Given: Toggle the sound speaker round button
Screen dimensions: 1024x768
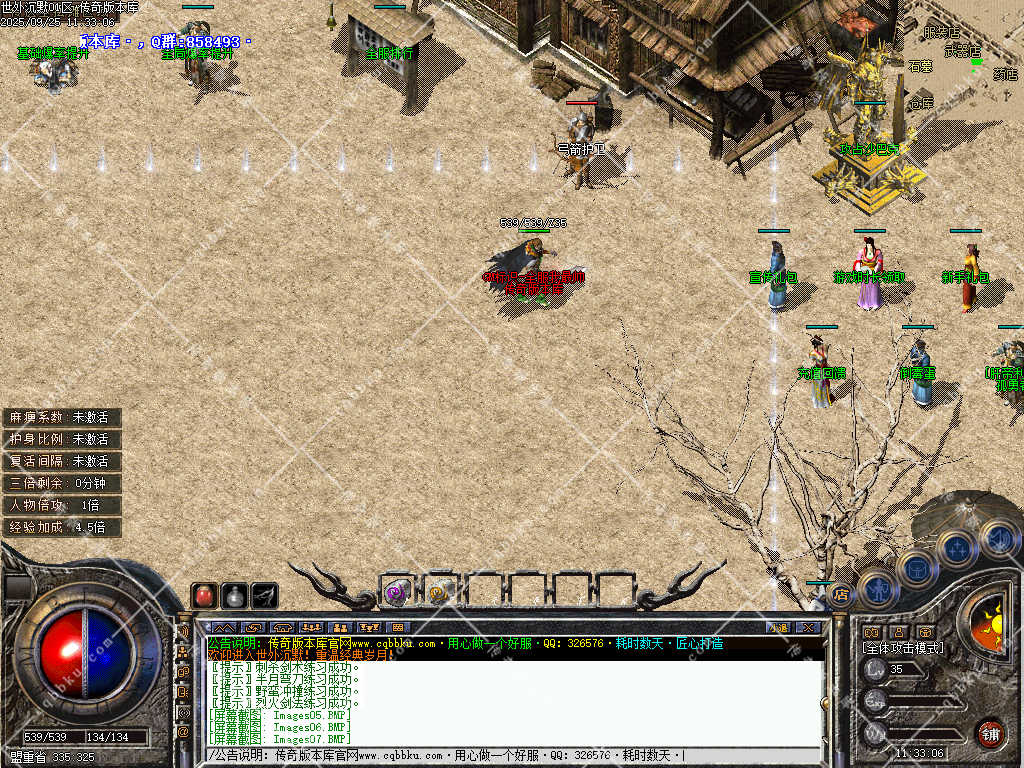Looking at the screenshot, I should pos(996,538).
